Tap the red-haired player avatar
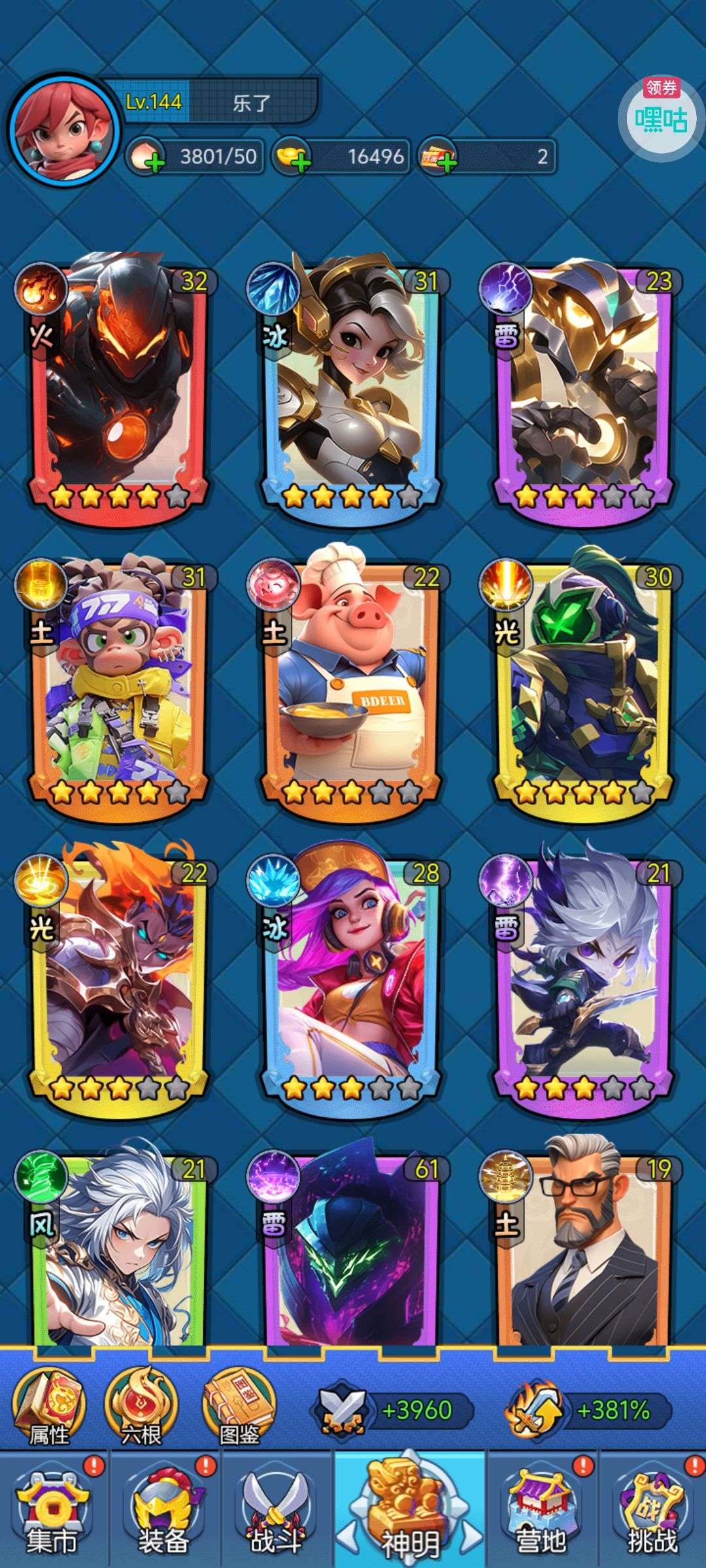 [x=64, y=131]
